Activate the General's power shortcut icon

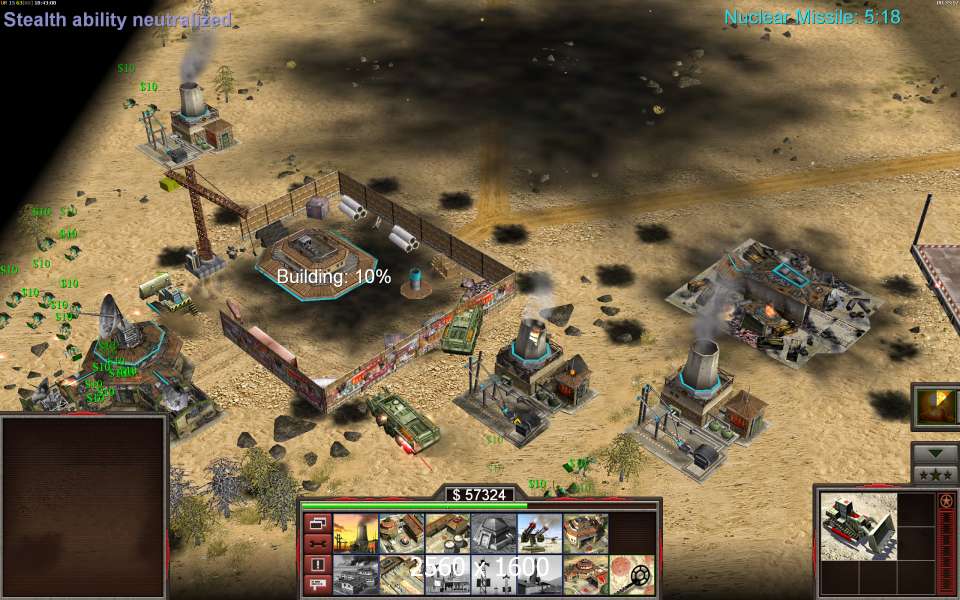pyautogui.click(x=935, y=406)
